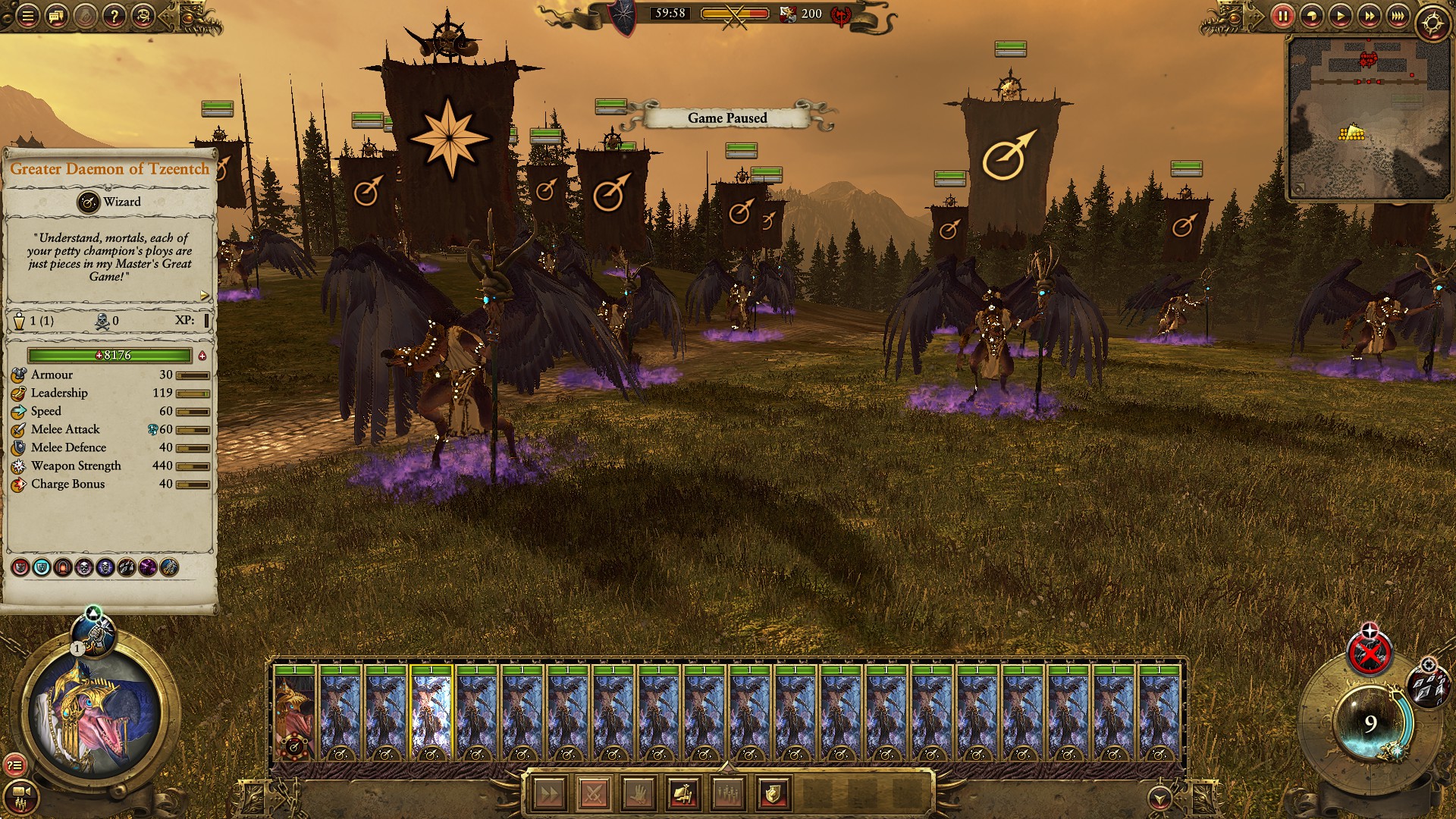The width and height of the screenshot is (1456, 819).
Task: Open the help question mark button
Action: 114,15
